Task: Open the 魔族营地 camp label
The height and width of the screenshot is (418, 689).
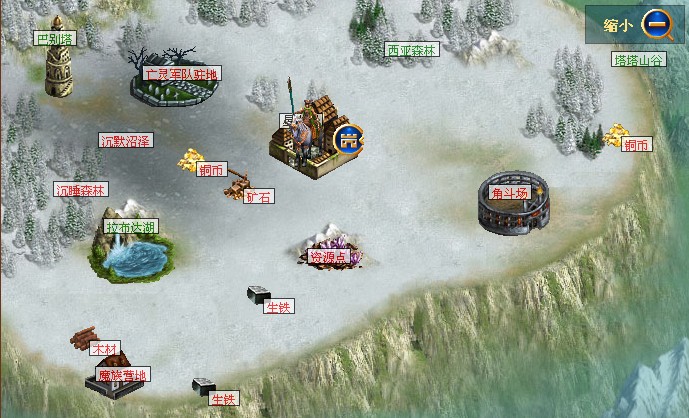Action: pyautogui.click(x=122, y=376)
